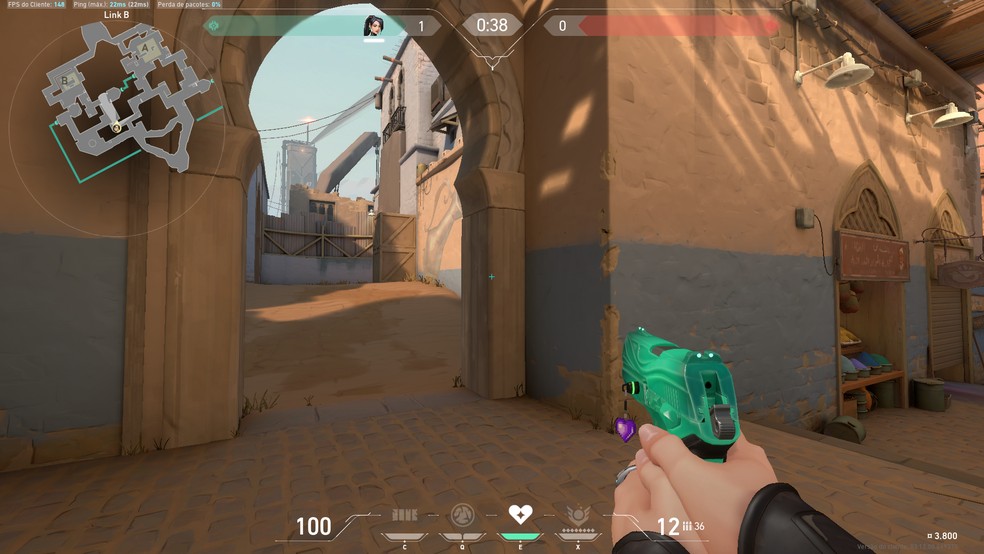The width and height of the screenshot is (984, 554).
Task: Use the Healing Orb heart ability icon
Action: pyautogui.click(x=520, y=515)
